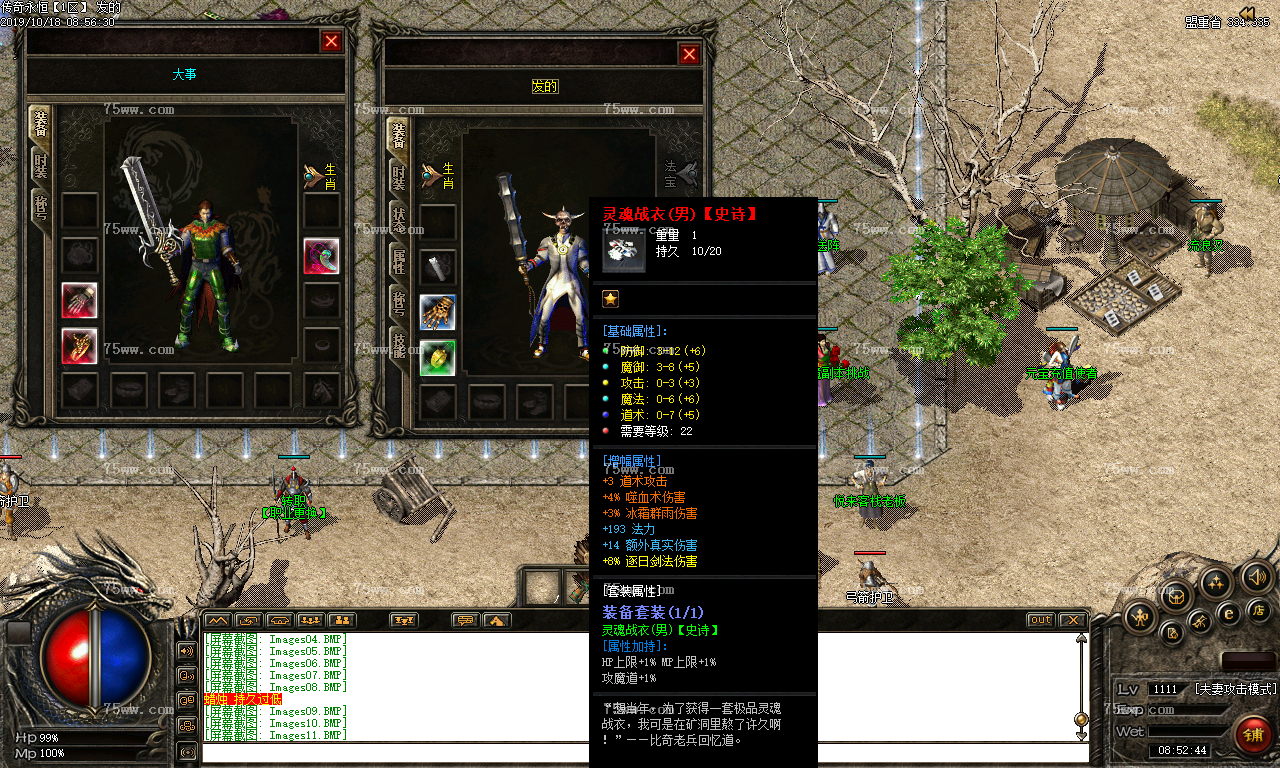Image resolution: width=1280 pixels, height=768 pixels.
Task: Switch to the 时装 tab in 大事 window
Action: click(x=40, y=167)
